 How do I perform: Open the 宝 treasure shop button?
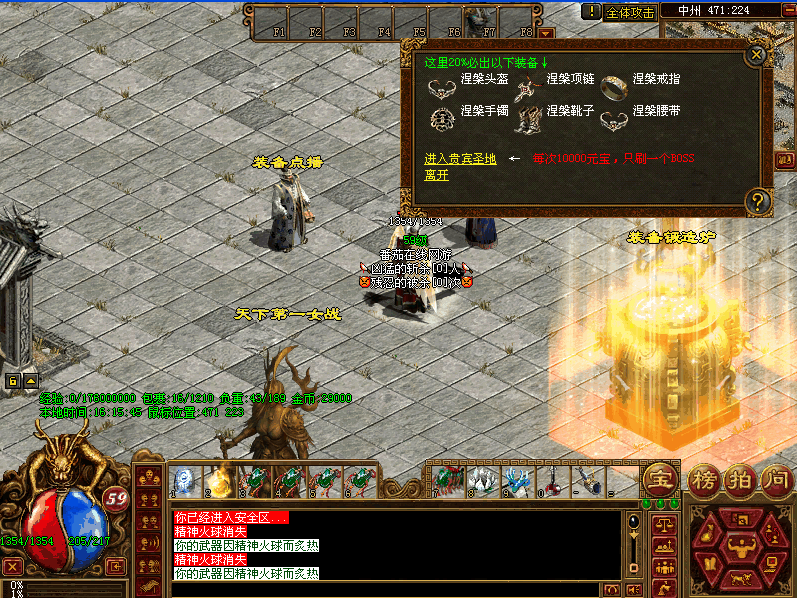[x=658, y=477]
